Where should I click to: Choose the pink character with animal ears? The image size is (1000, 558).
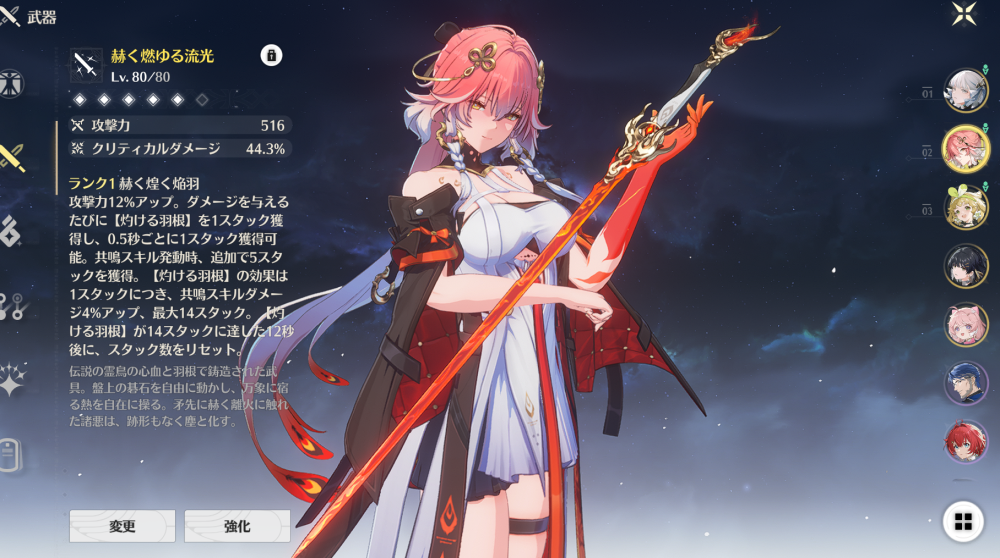point(966,324)
